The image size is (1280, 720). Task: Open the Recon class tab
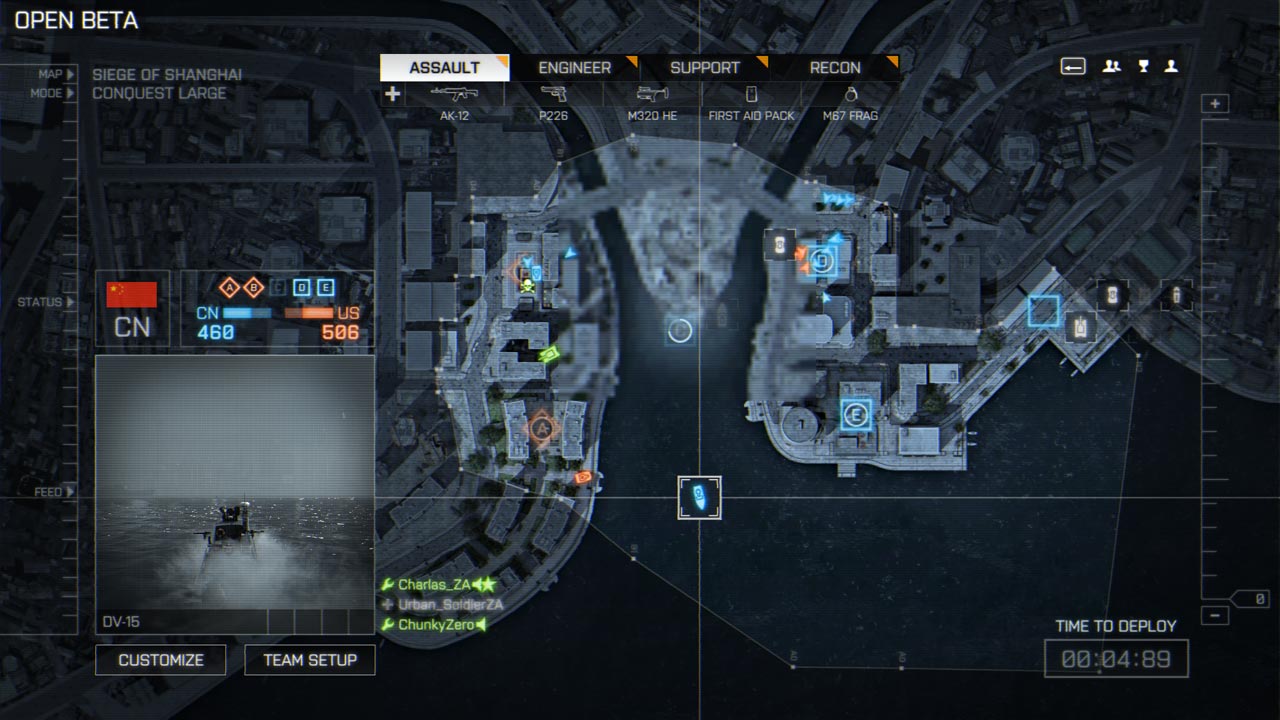click(835, 68)
